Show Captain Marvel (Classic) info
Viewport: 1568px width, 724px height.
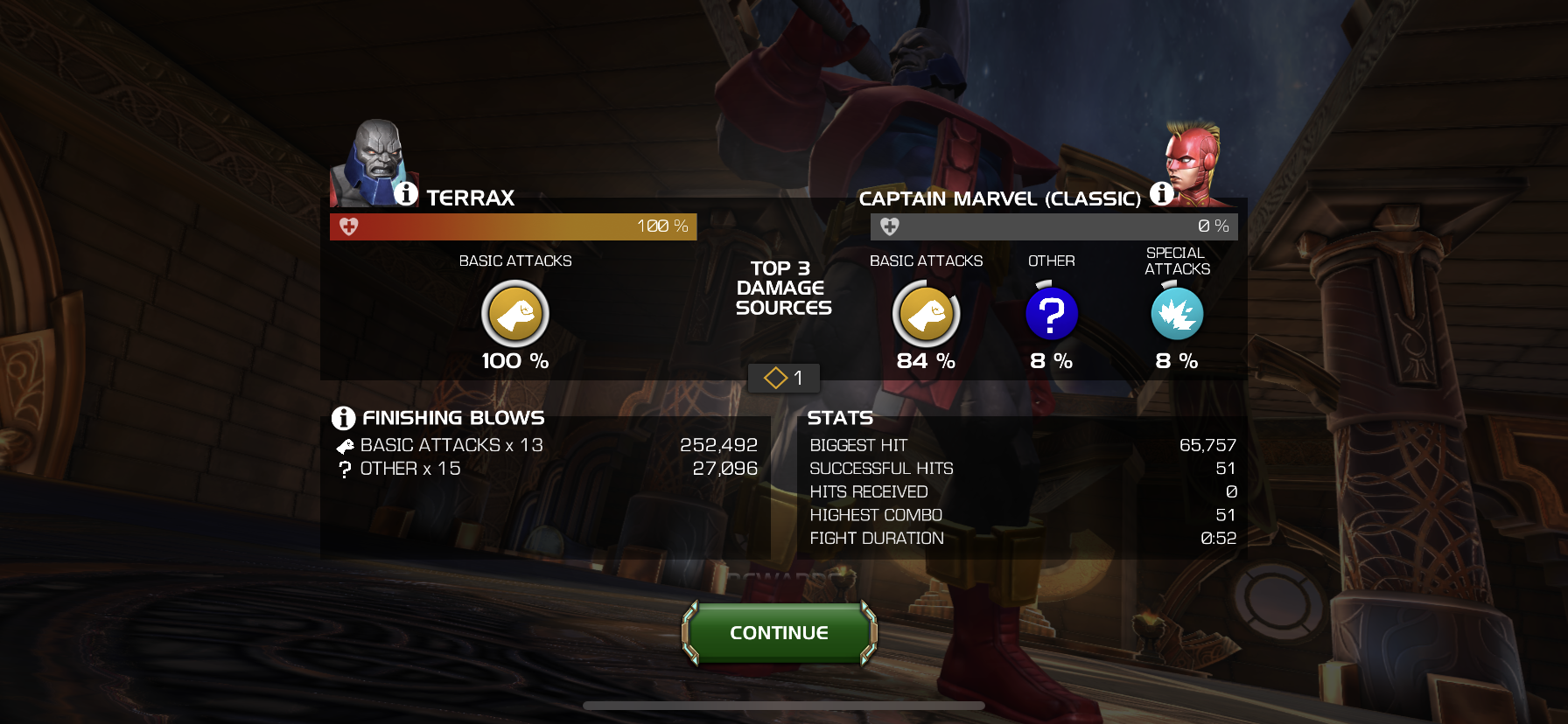[x=1161, y=193]
